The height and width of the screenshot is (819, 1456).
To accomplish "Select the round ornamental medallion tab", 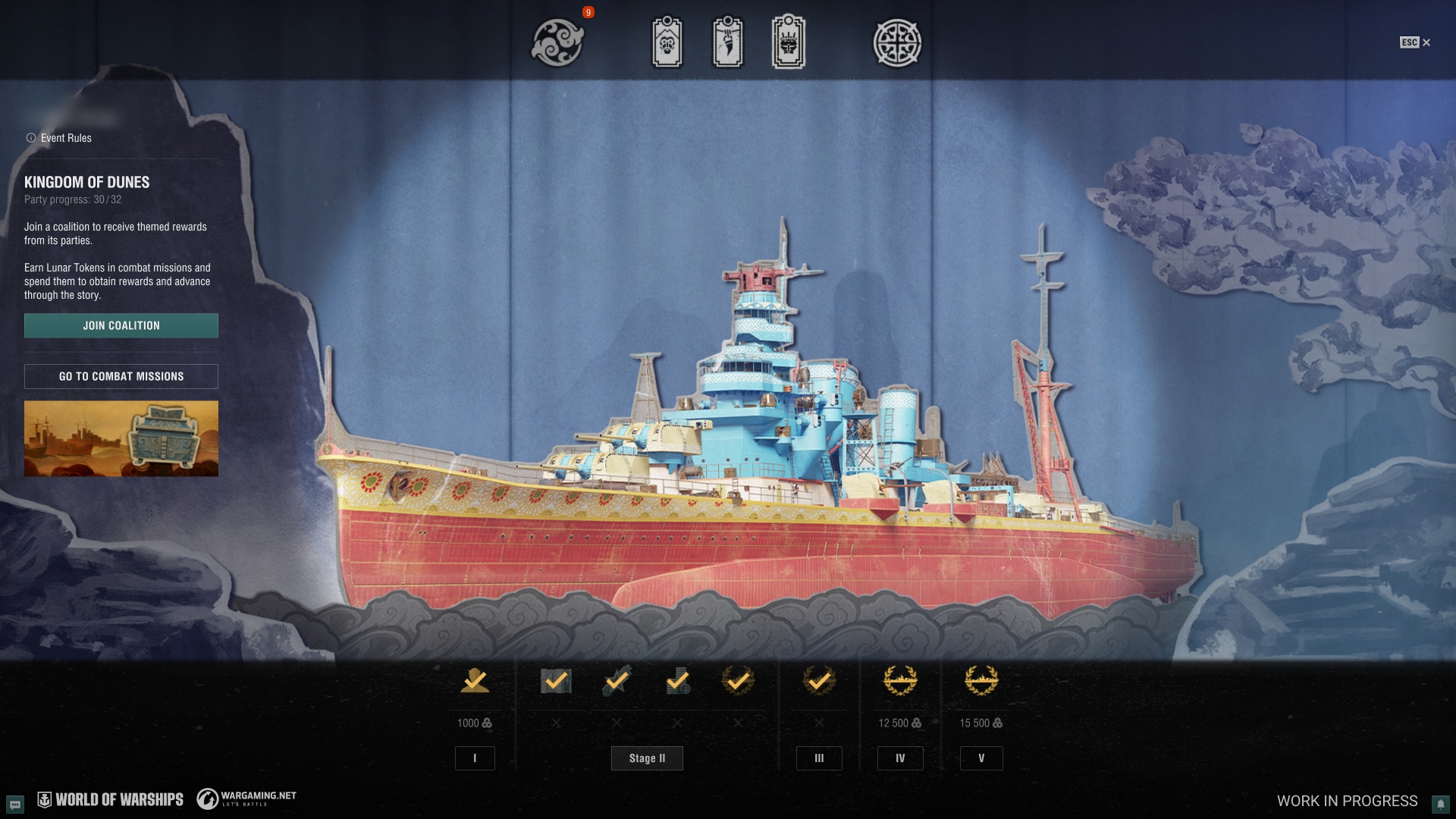I will coord(897,42).
